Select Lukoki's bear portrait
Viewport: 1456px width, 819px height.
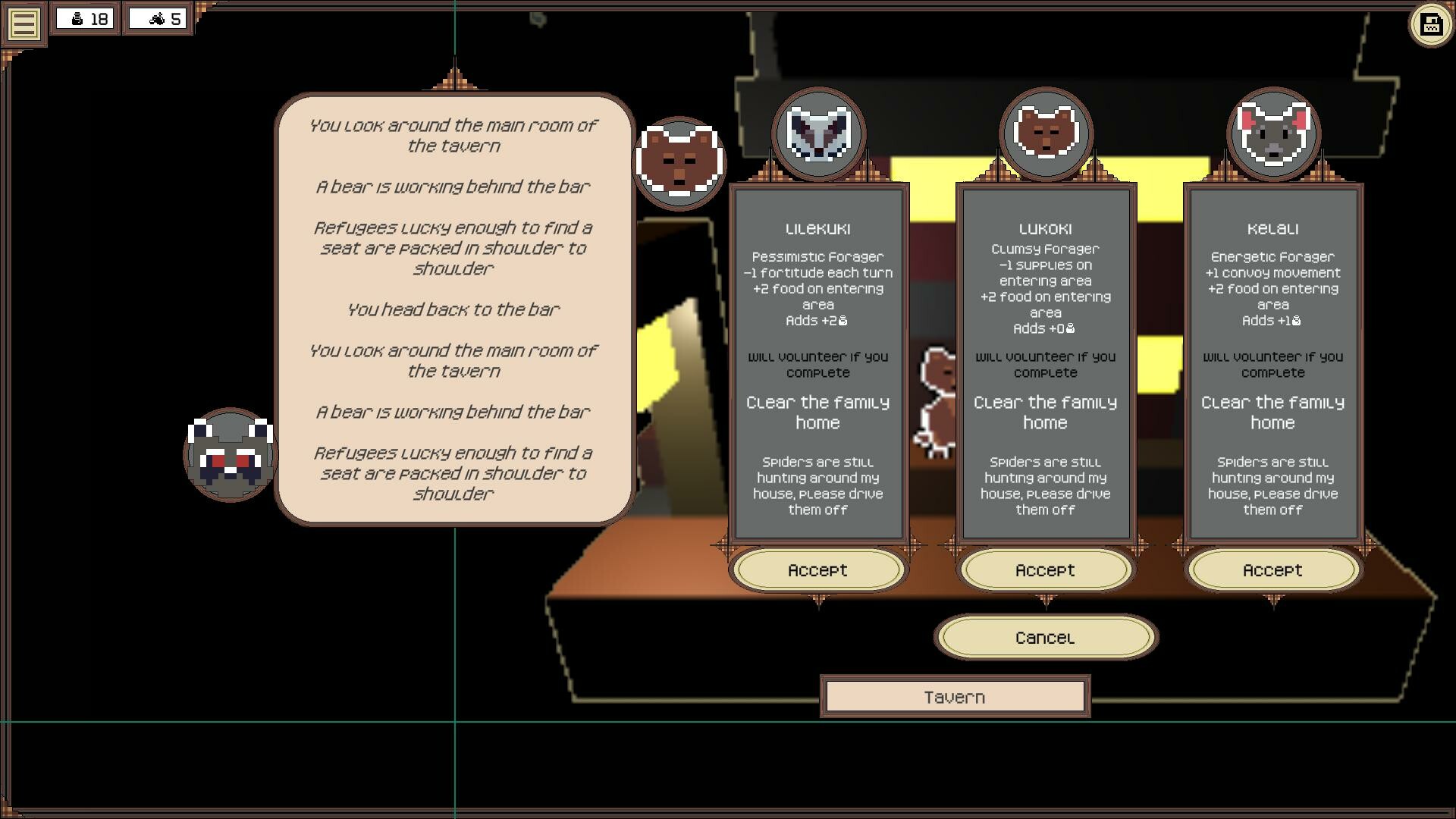pos(1046,134)
